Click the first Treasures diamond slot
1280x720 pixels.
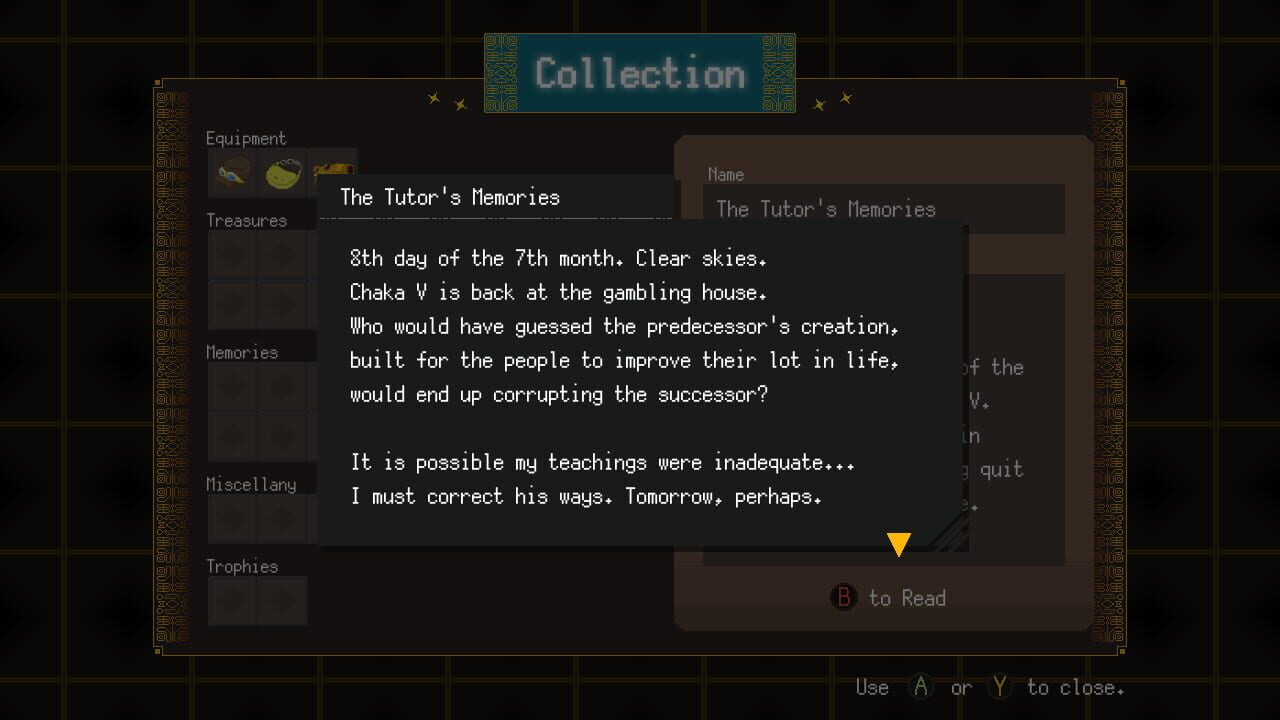click(x=230, y=253)
